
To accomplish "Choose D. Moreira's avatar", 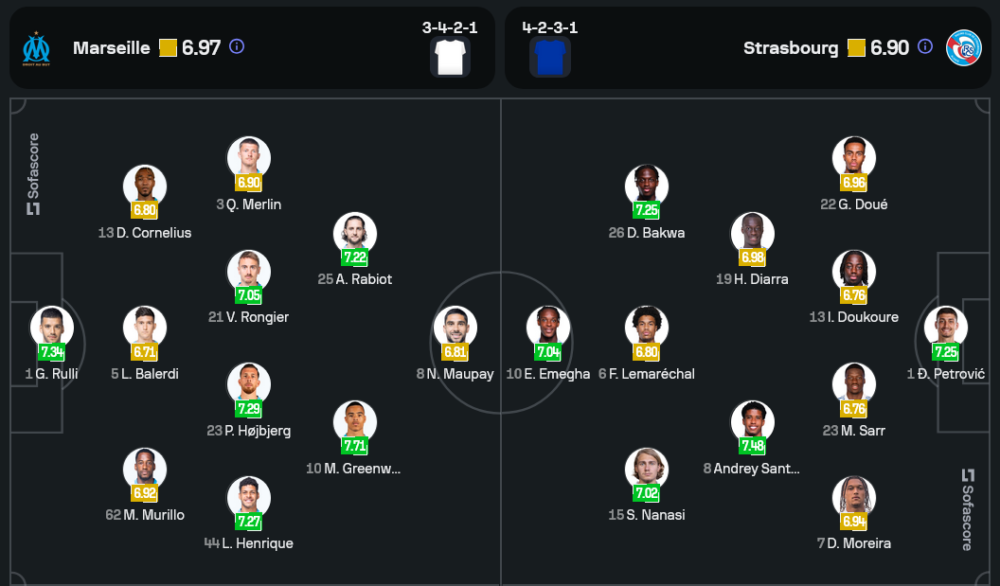I will tap(854, 498).
